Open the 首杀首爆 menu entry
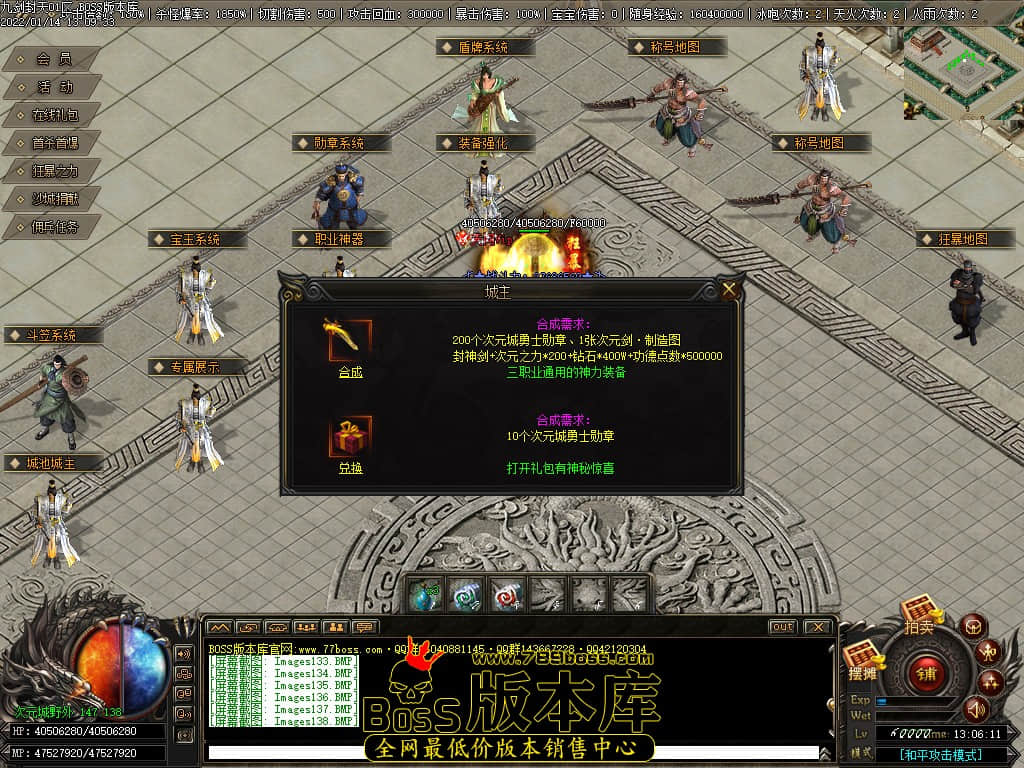The height and width of the screenshot is (768, 1024). click(x=53, y=143)
